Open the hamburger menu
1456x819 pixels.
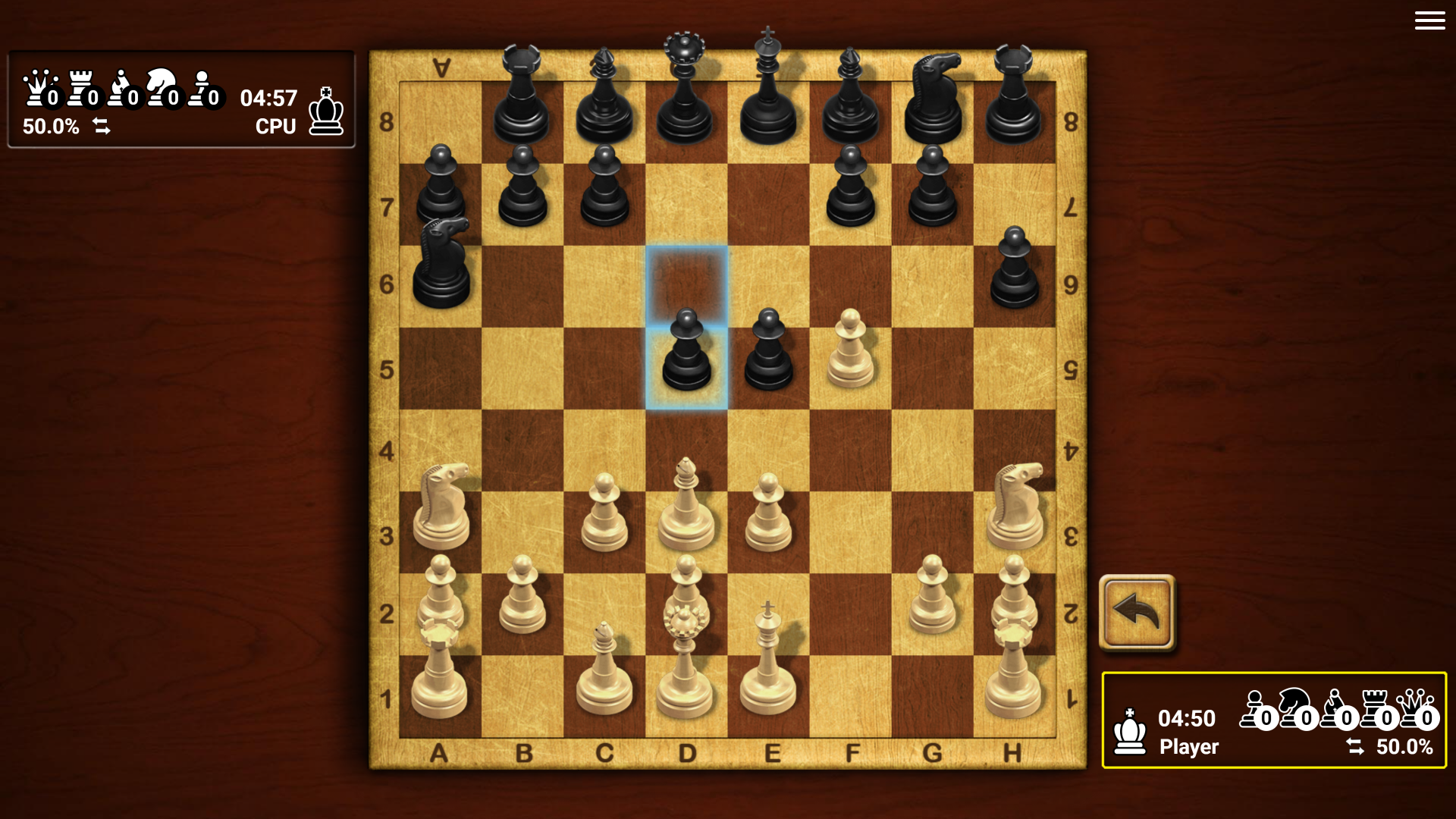tap(1429, 20)
